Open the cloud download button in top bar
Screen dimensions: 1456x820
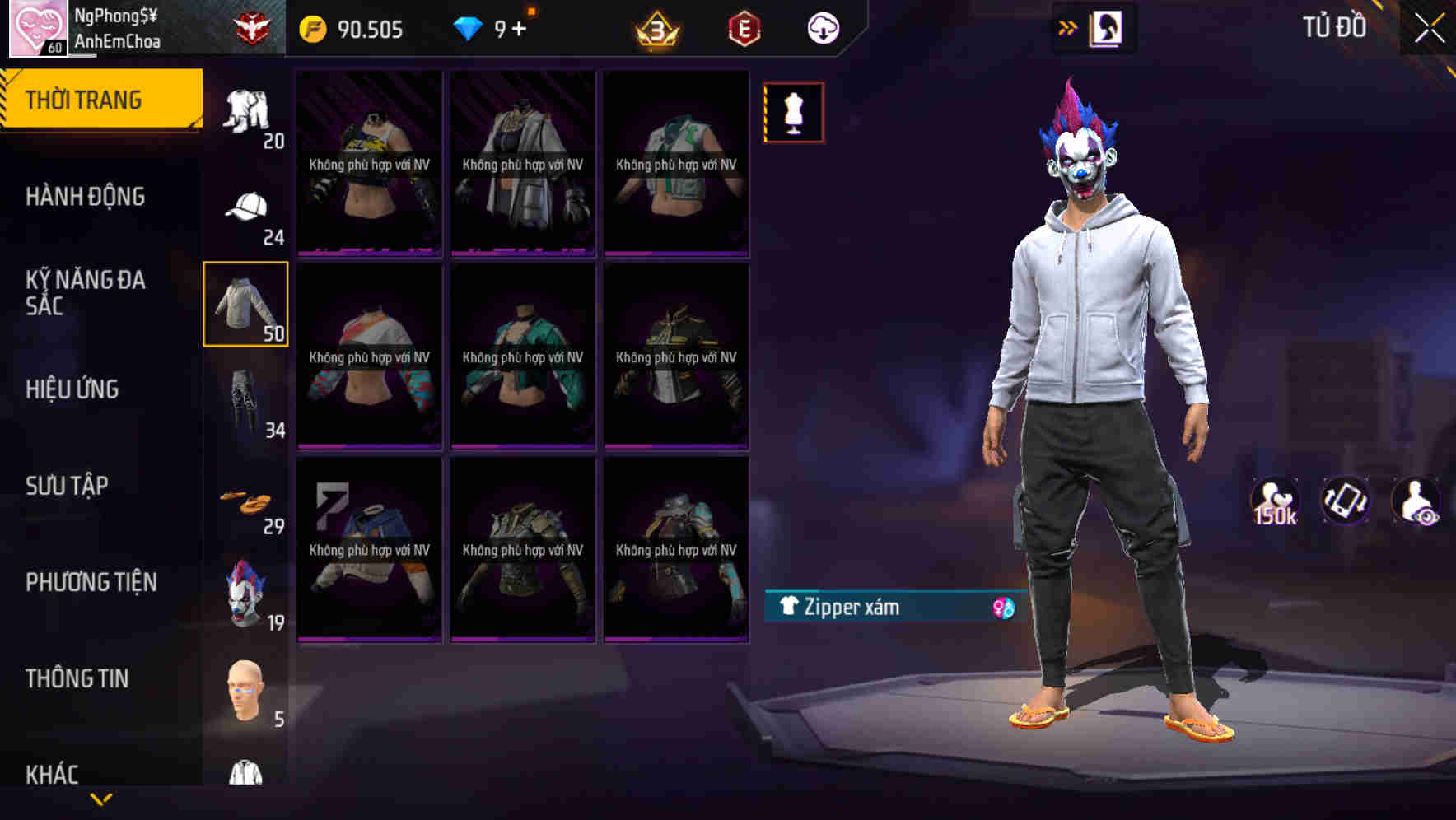pyautogui.click(x=823, y=27)
